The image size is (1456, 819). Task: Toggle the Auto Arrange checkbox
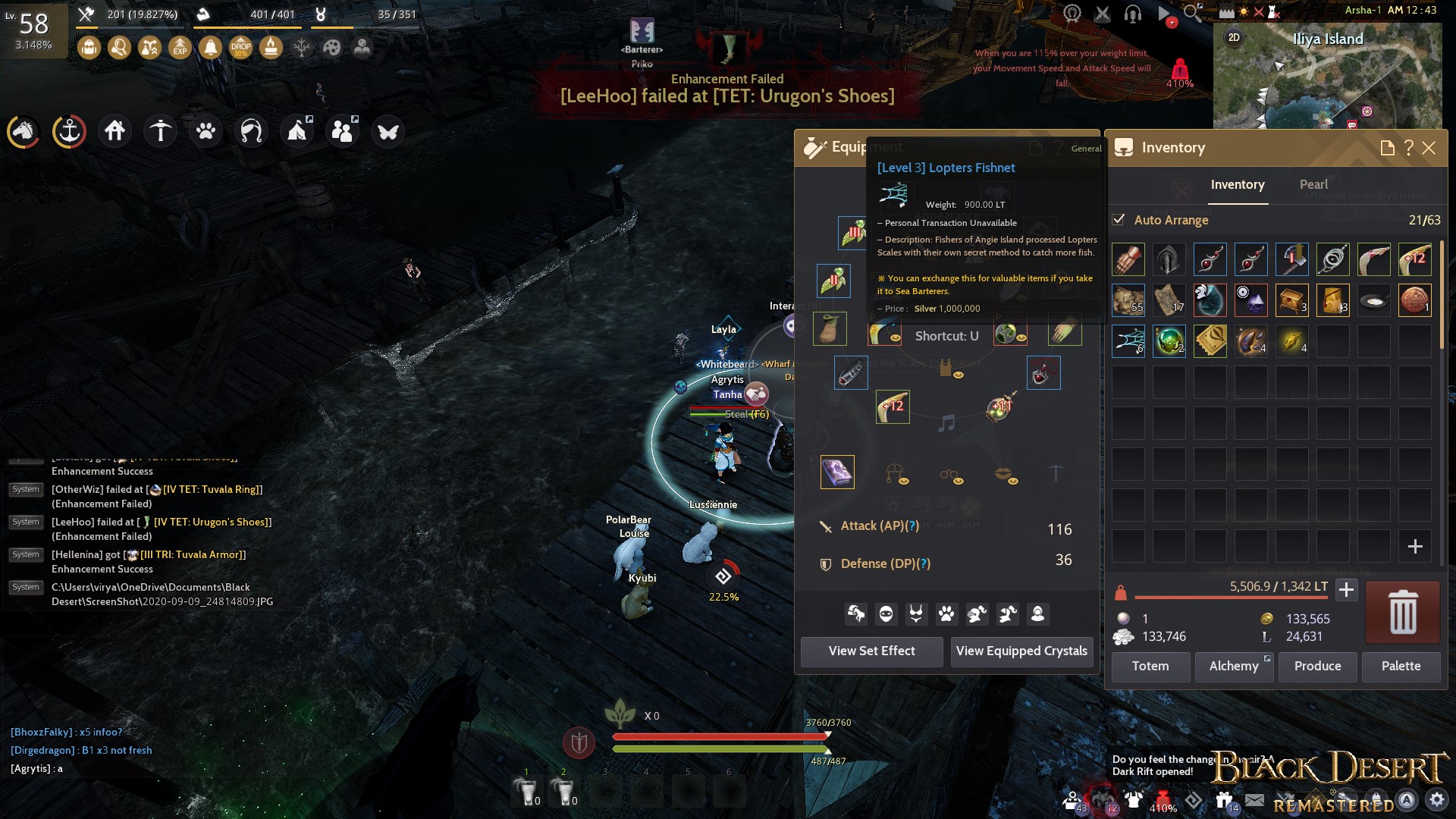pyautogui.click(x=1119, y=220)
